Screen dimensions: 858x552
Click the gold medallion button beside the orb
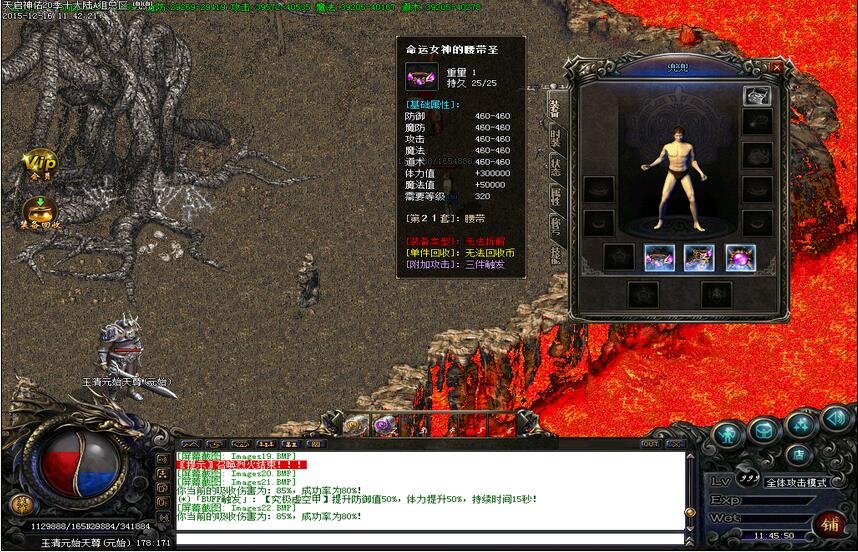(18, 503)
